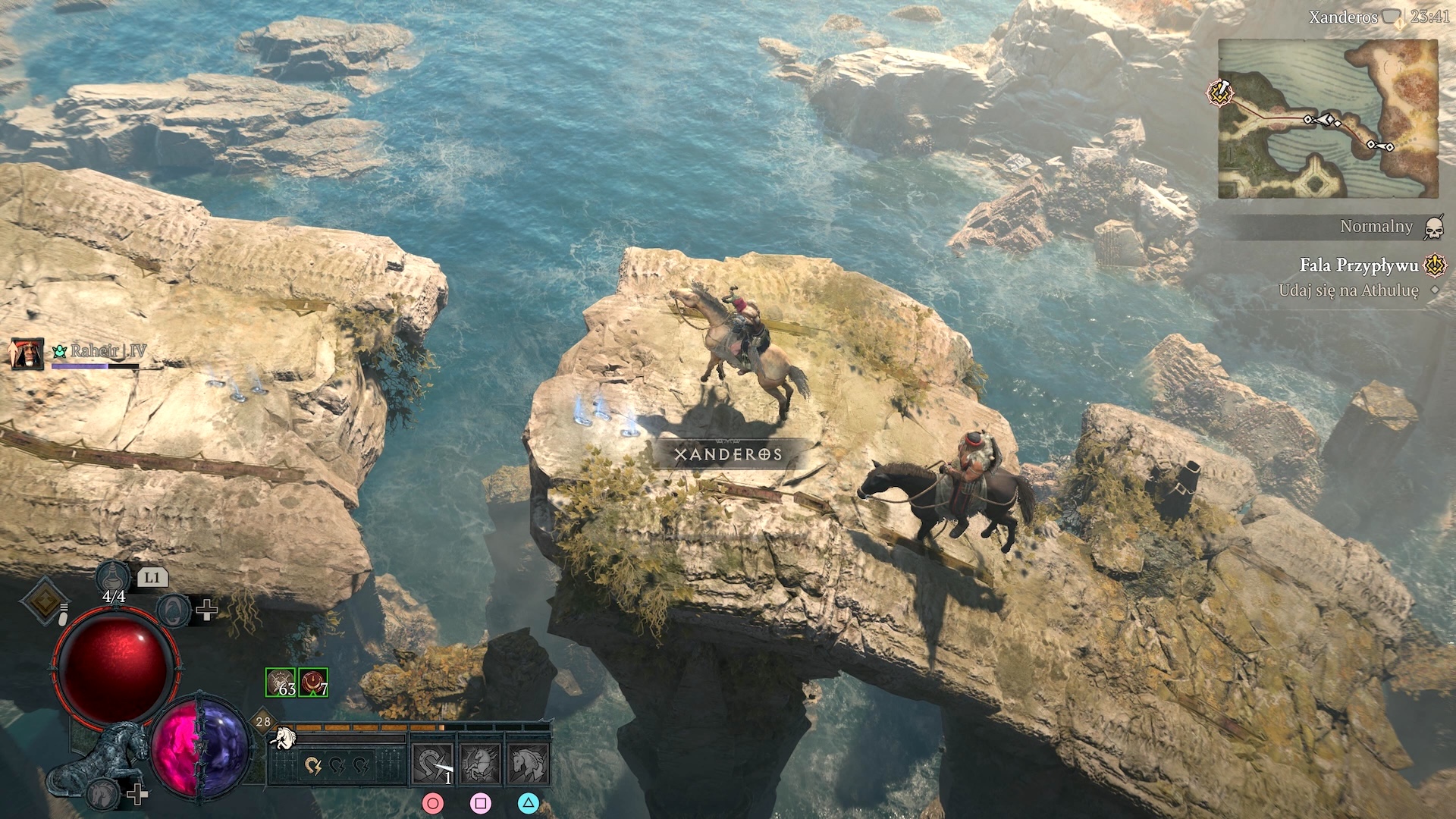Screen dimensions: 1456x819
Task: Click the red buff icon showing 7
Action: coord(313,682)
